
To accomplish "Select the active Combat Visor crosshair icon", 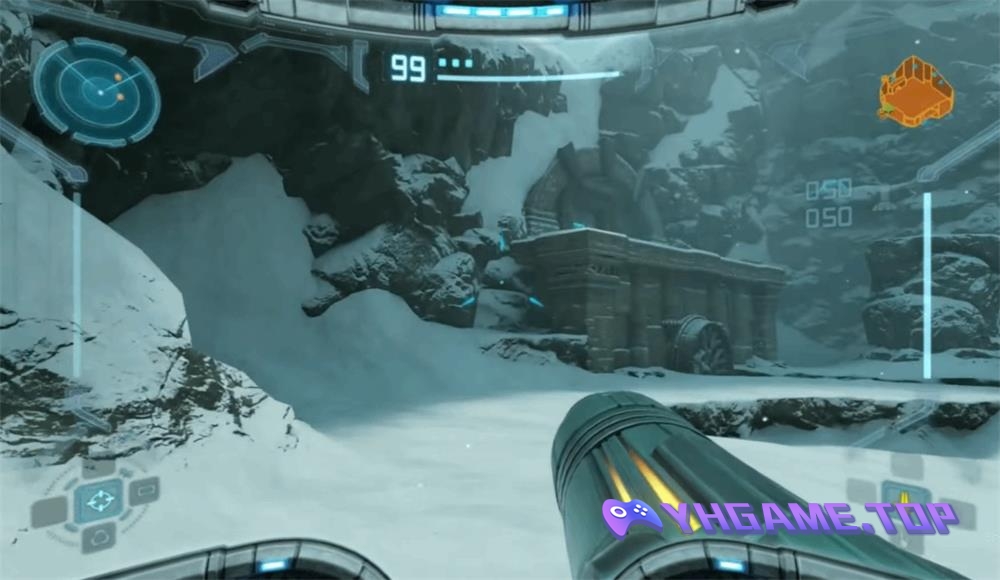I will tap(99, 500).
